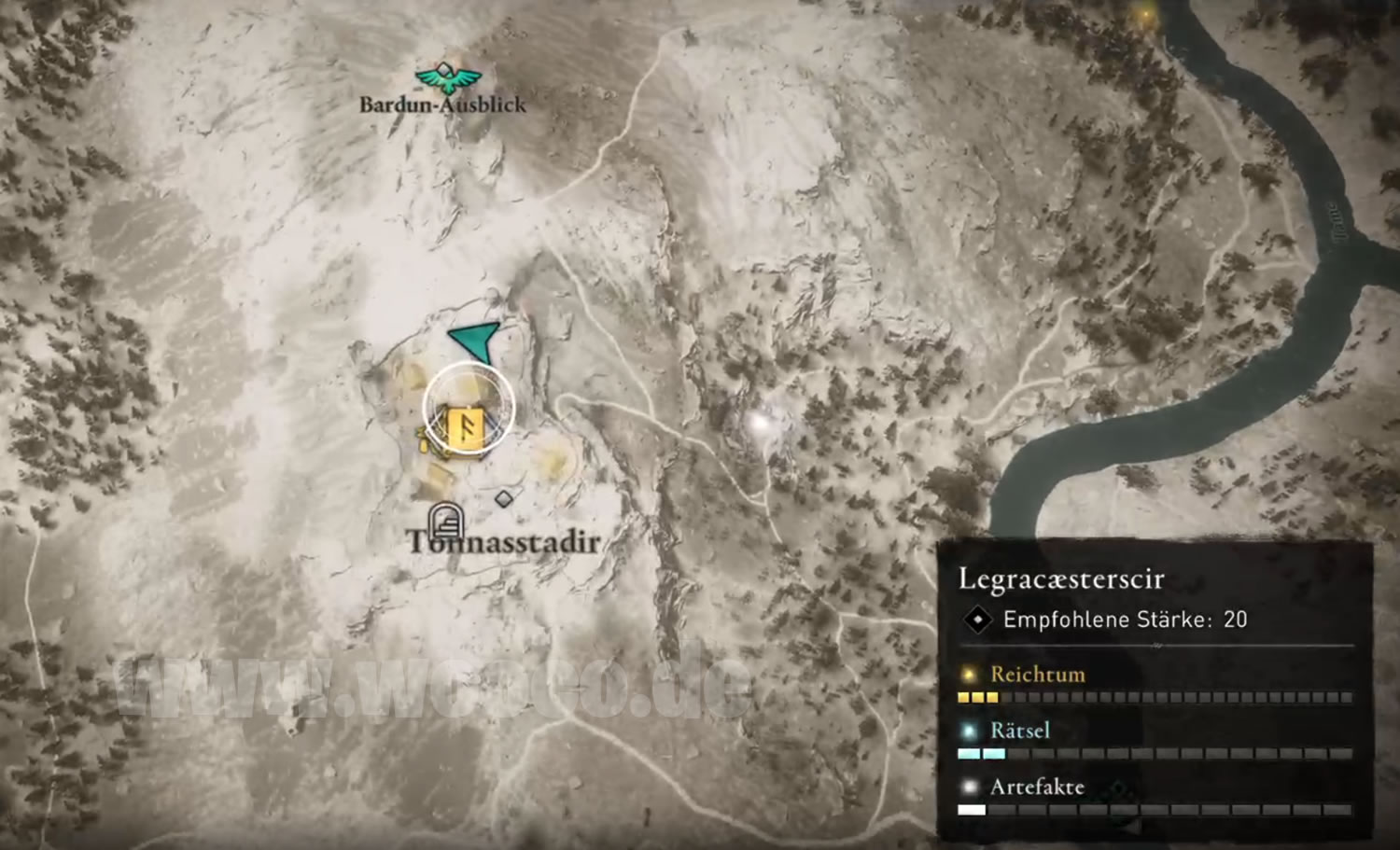Viewport: 1400px width, 850px height.
Task: Select the teal player arrow marker
Action: [x=477, y=341]
